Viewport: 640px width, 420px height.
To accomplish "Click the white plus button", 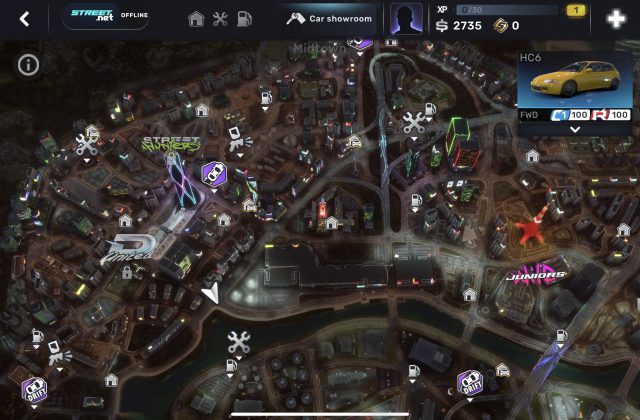I will 616,19.
